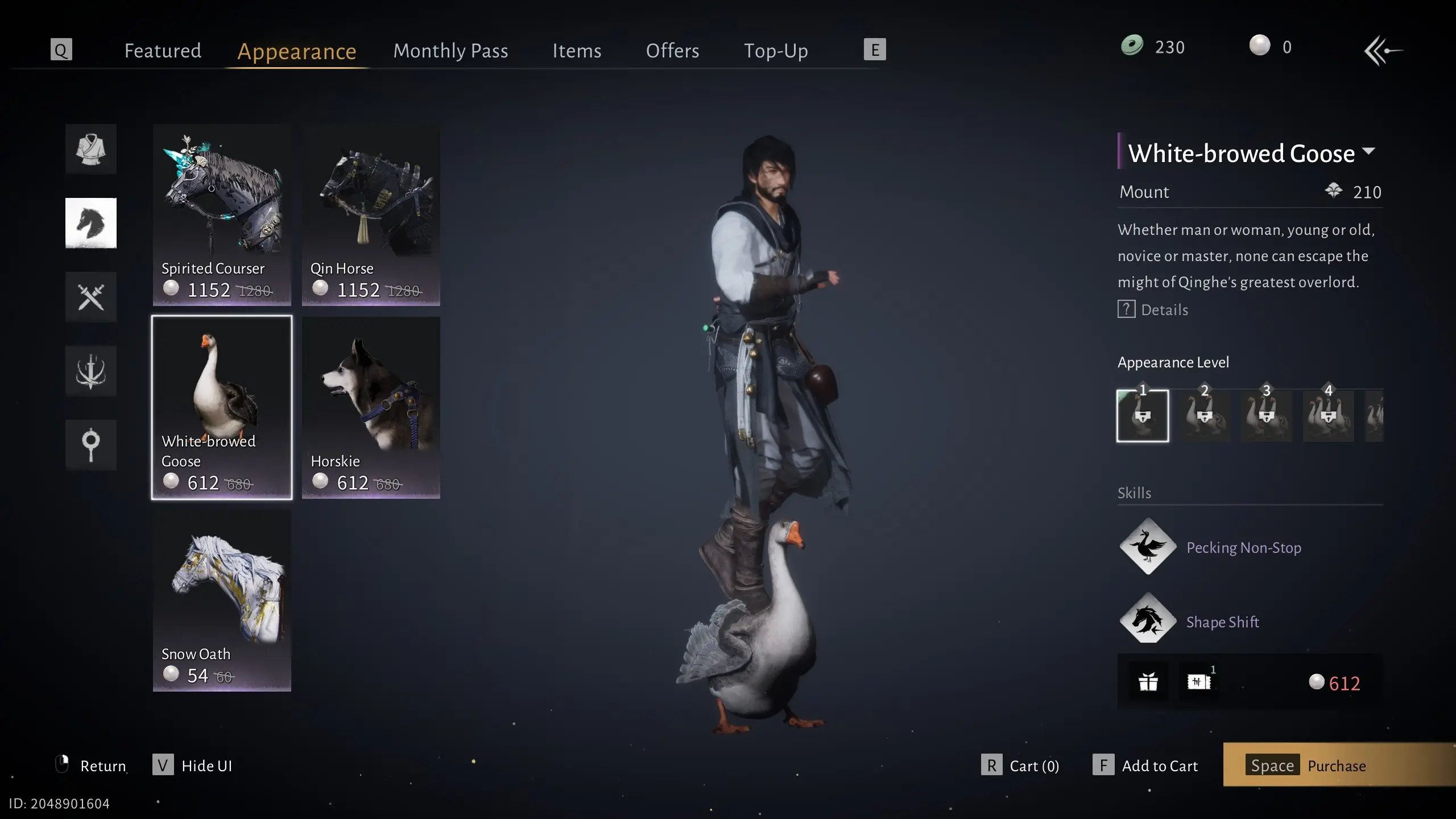Open the crossed swords weapon category
Screen dimensions: 1456x819
tap(91, 297)
